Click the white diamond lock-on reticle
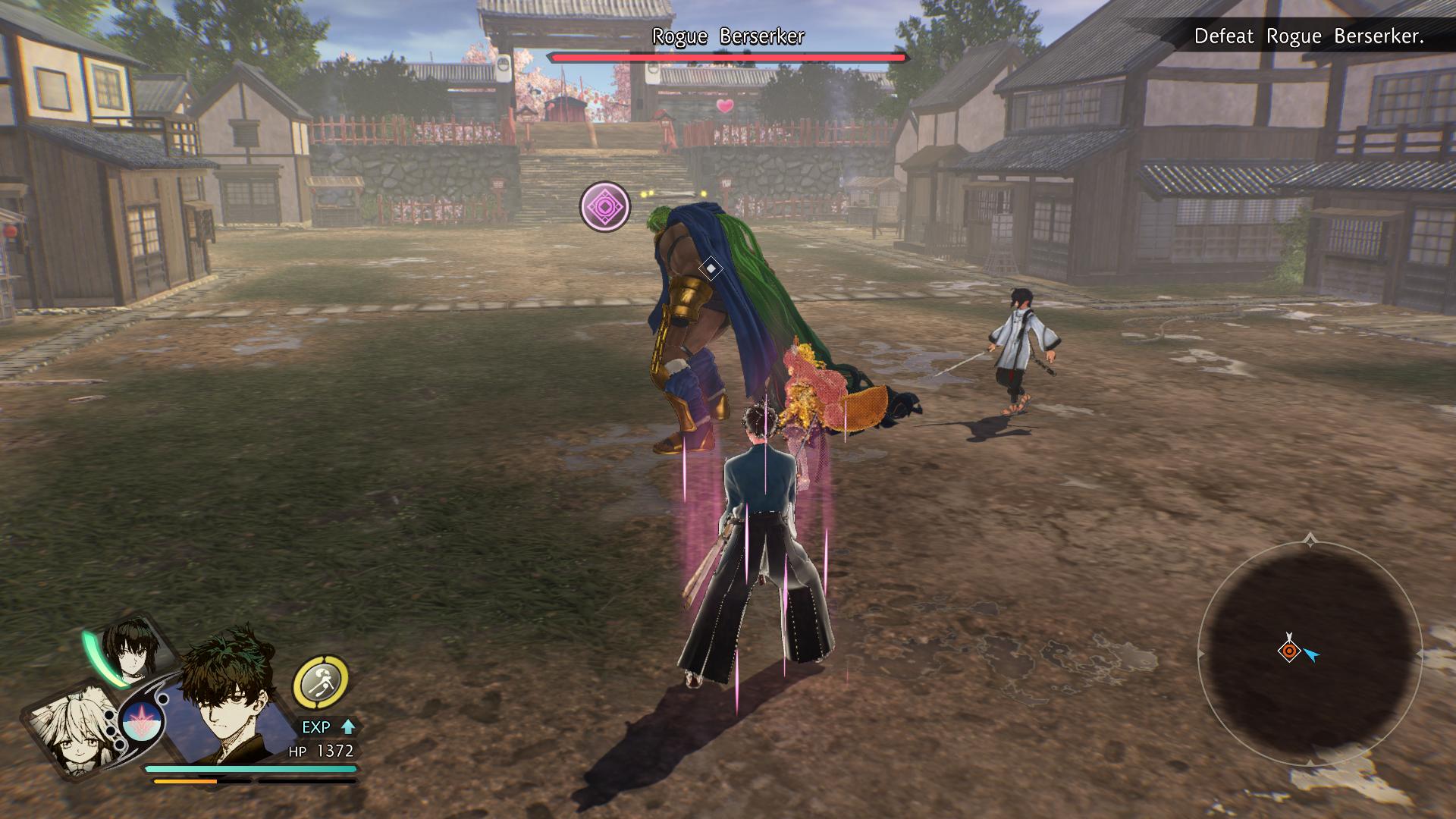The height and width of the screenshot is (819, 1456). coord(711,268)
